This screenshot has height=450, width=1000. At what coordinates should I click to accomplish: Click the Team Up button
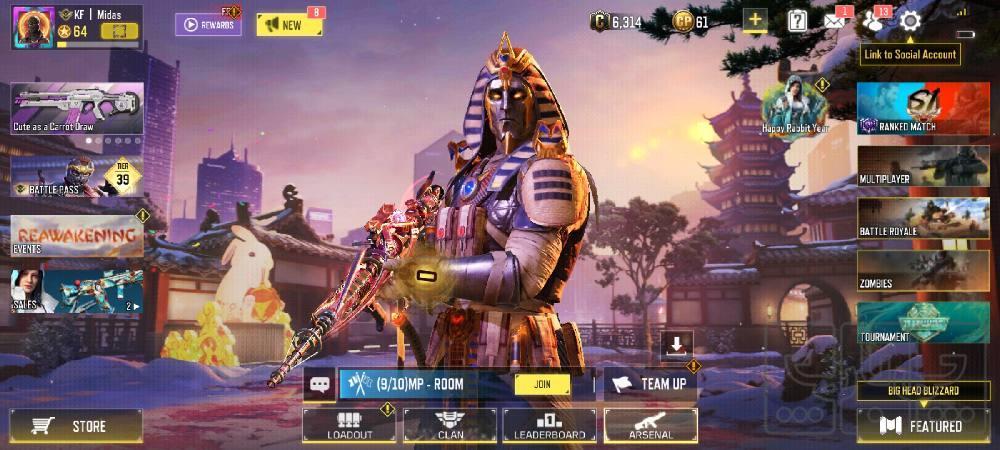tap(651, 384)
